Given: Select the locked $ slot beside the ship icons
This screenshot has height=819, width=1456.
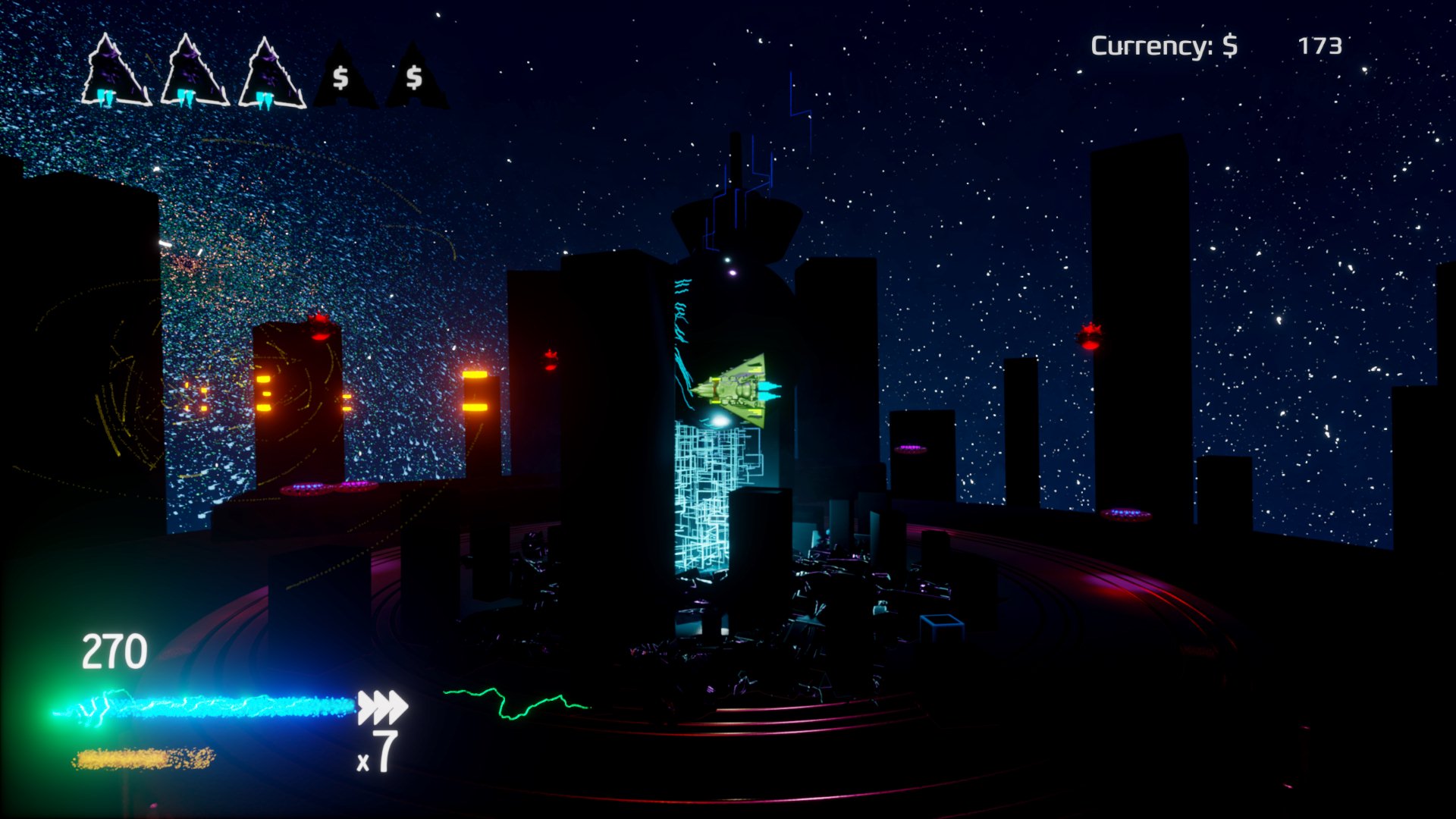Looking at the screenshot, I should point(342,77).
